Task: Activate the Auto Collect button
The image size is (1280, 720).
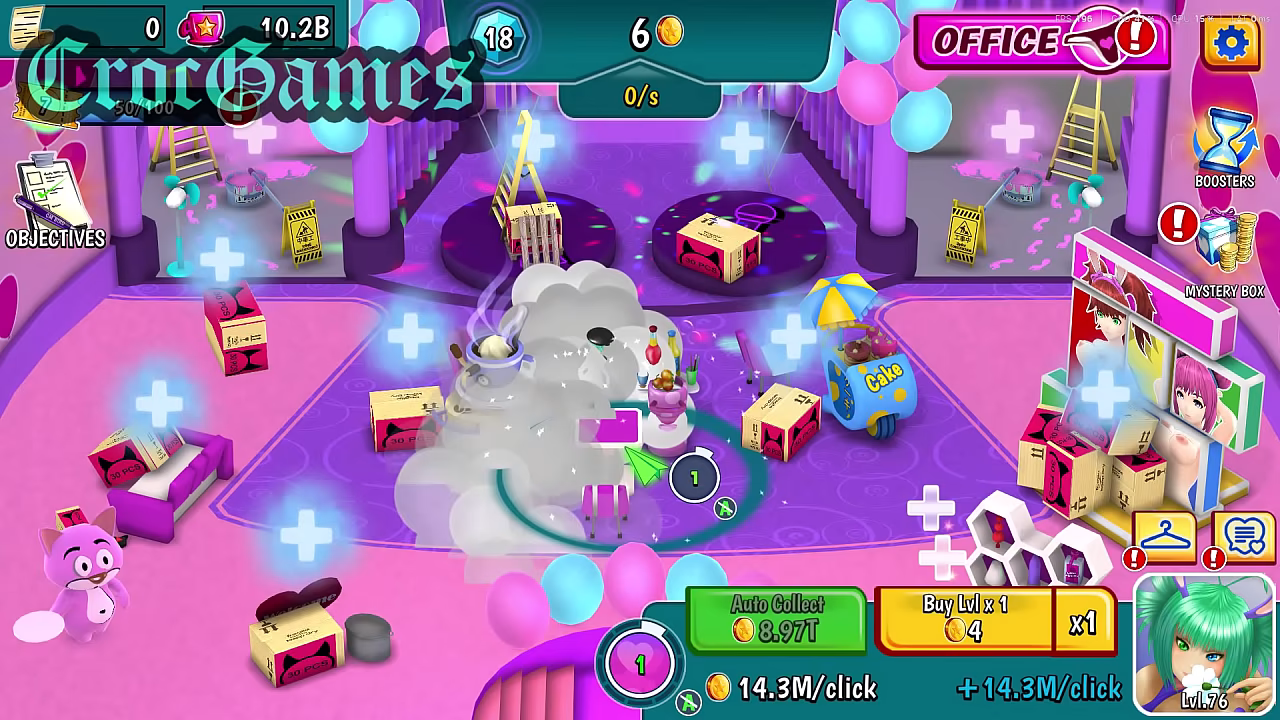Action: coord(776,619)
